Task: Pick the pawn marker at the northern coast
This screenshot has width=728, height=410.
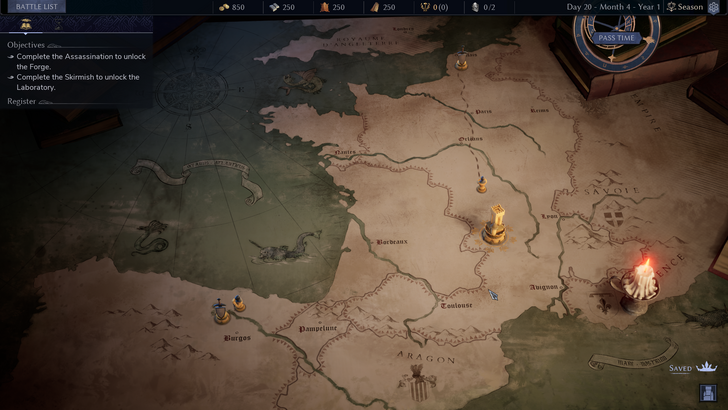Action: [x=461, y=62]
